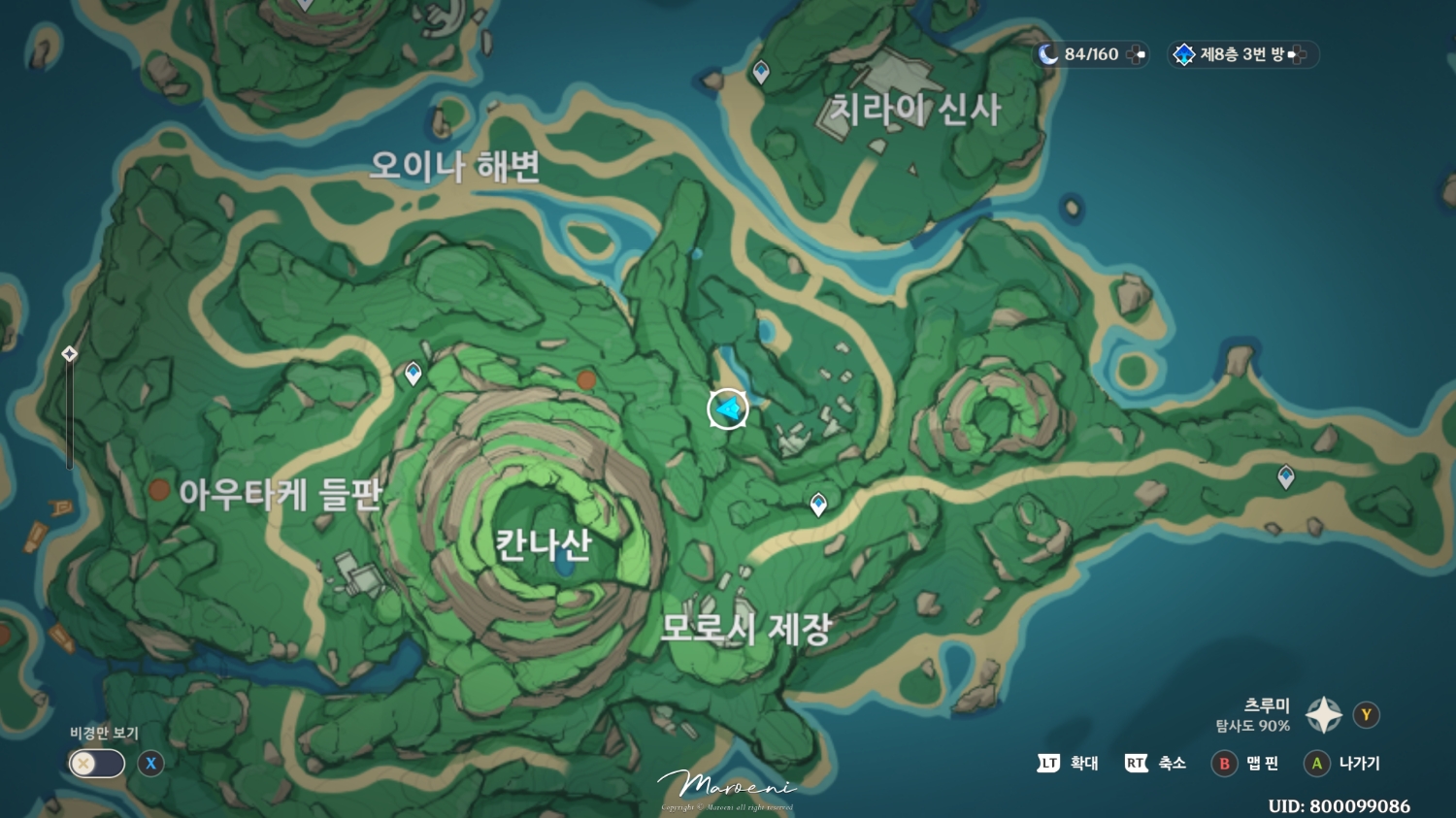Enable the 비경만 보기 toggle switch
Viewport: 1456px width, 818px height.
pyautogui.click(x=95, y=764)
